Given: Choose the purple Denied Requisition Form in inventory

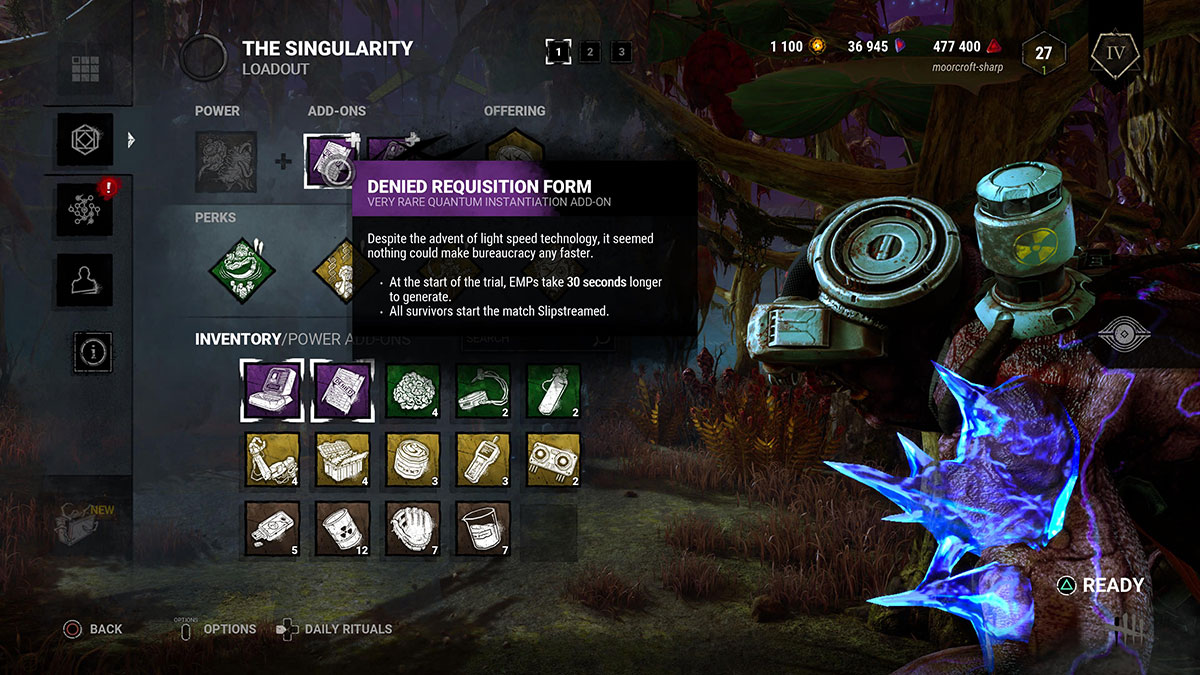Looking at the screenshot, I should (x=343, y=392).
